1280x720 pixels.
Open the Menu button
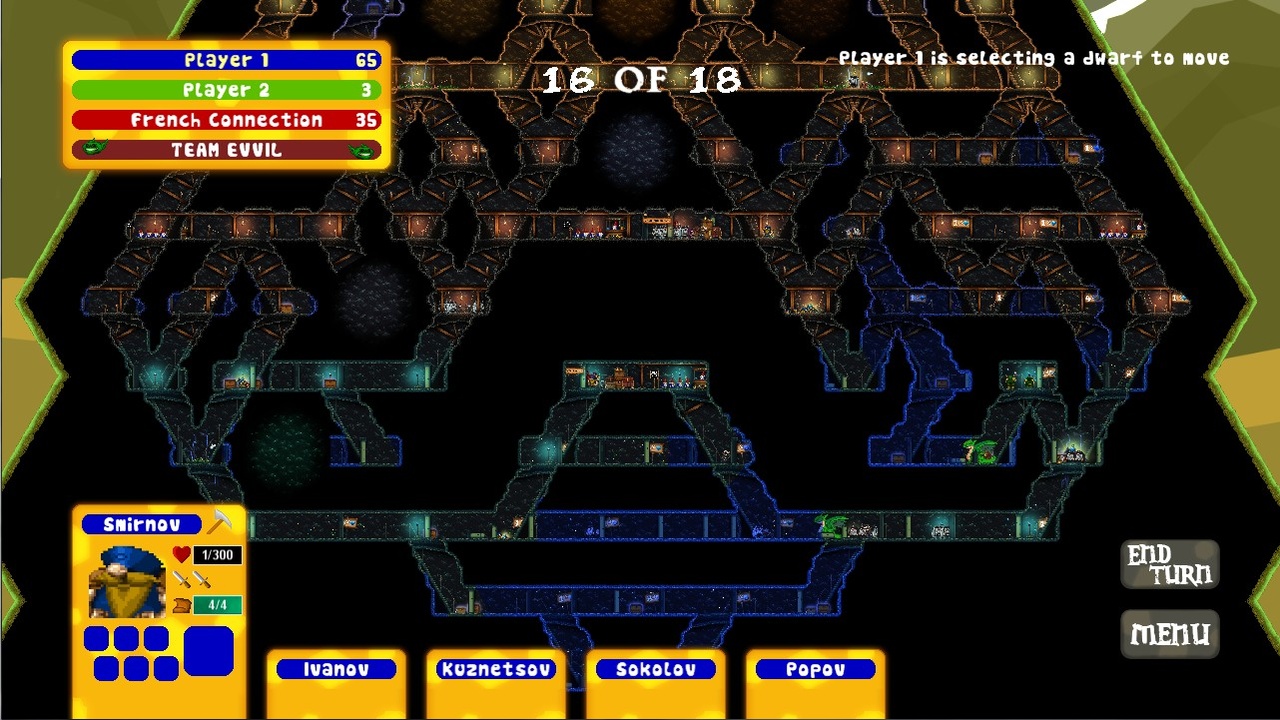click(1169, 634)
